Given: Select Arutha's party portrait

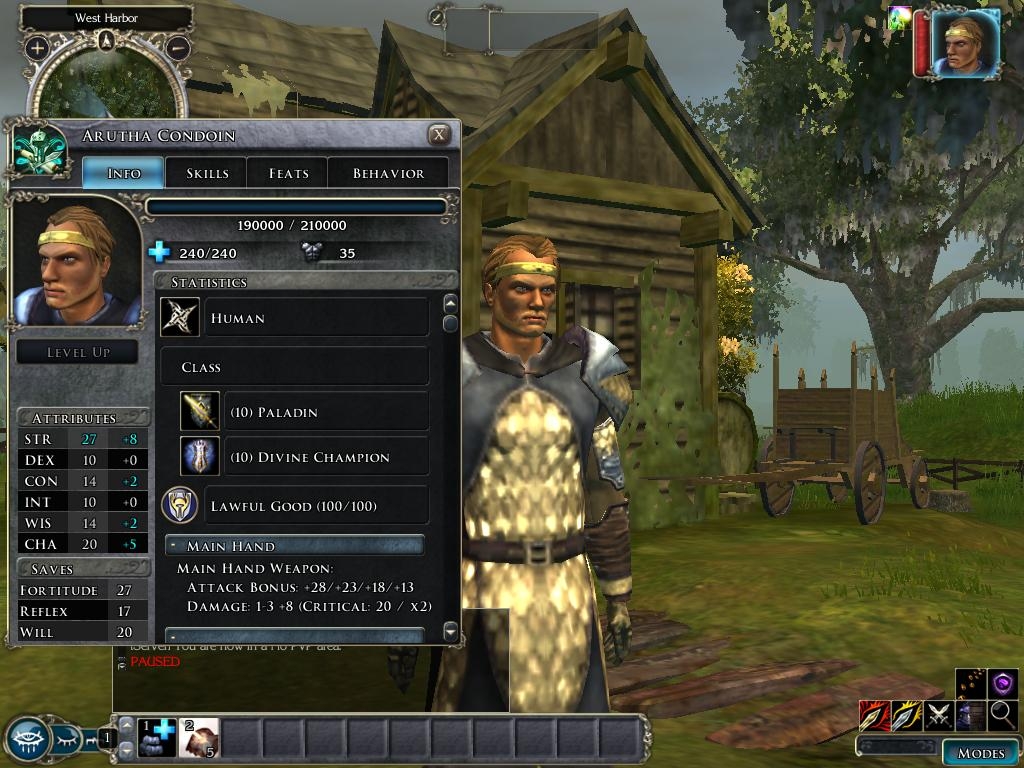Looking at the screenshot, I should (965, 43).
